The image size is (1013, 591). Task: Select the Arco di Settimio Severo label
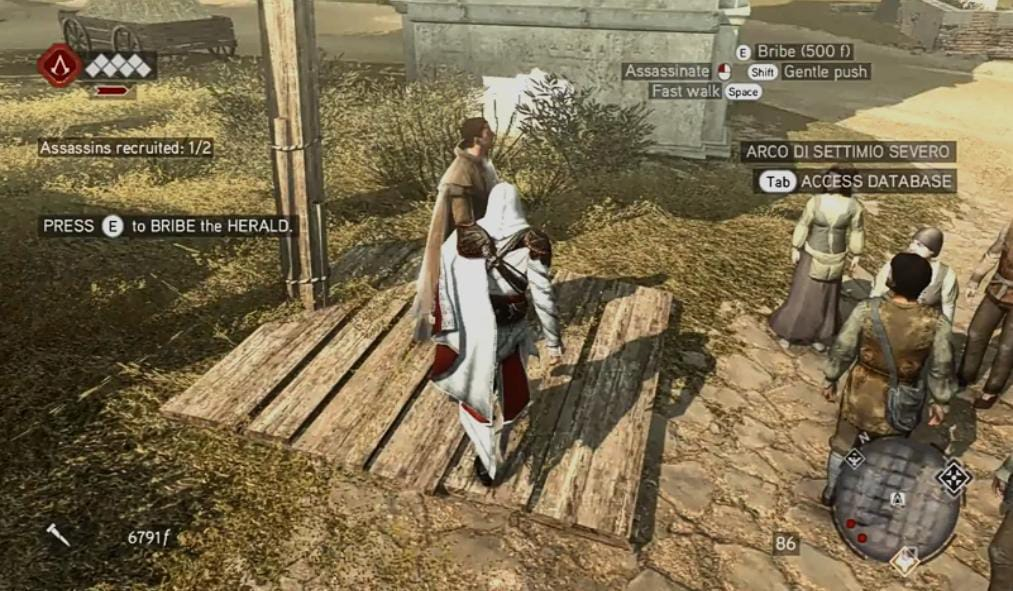(x=848, y=152)
